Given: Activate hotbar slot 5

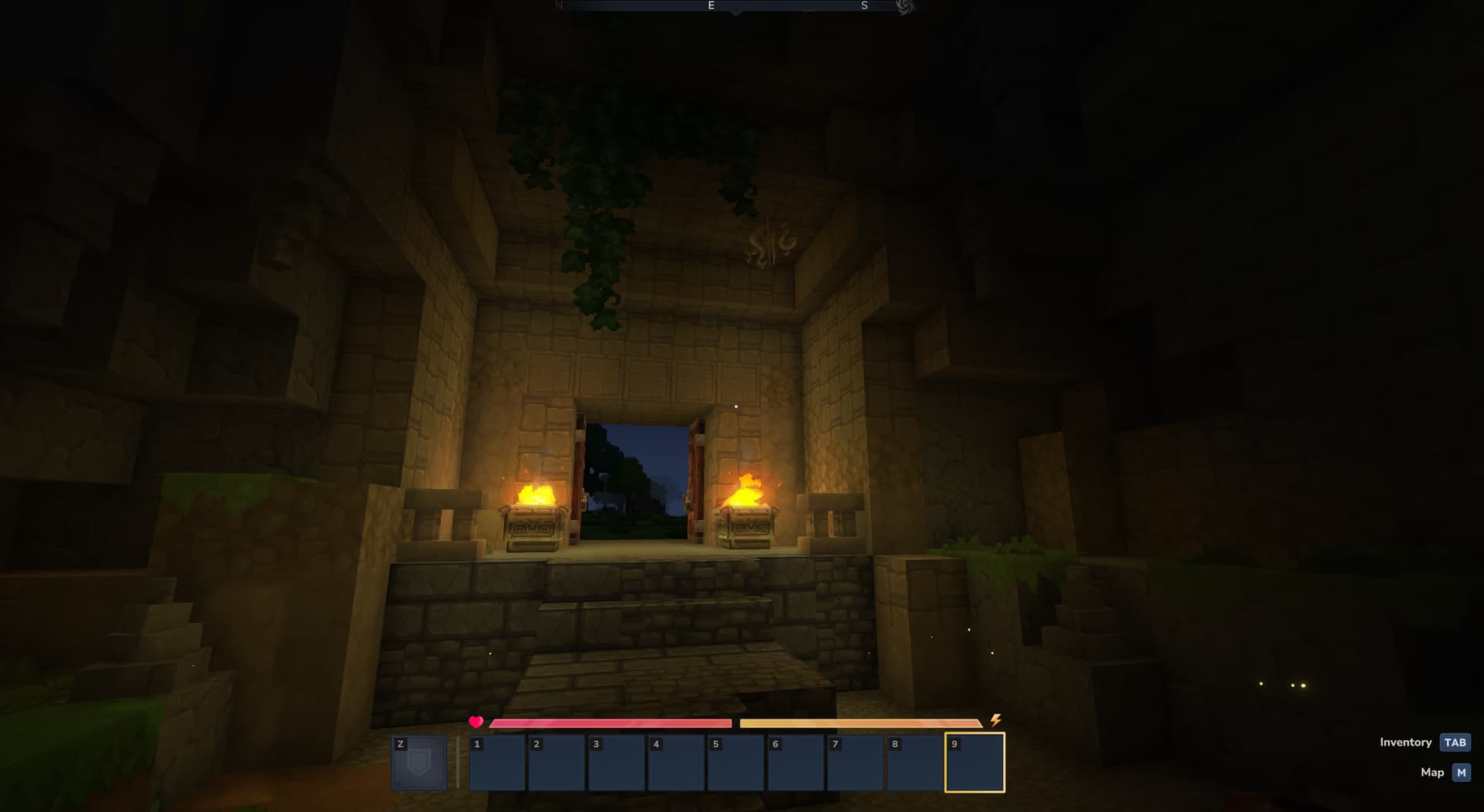Looking at the screenshot, I should tap(736, 763).
